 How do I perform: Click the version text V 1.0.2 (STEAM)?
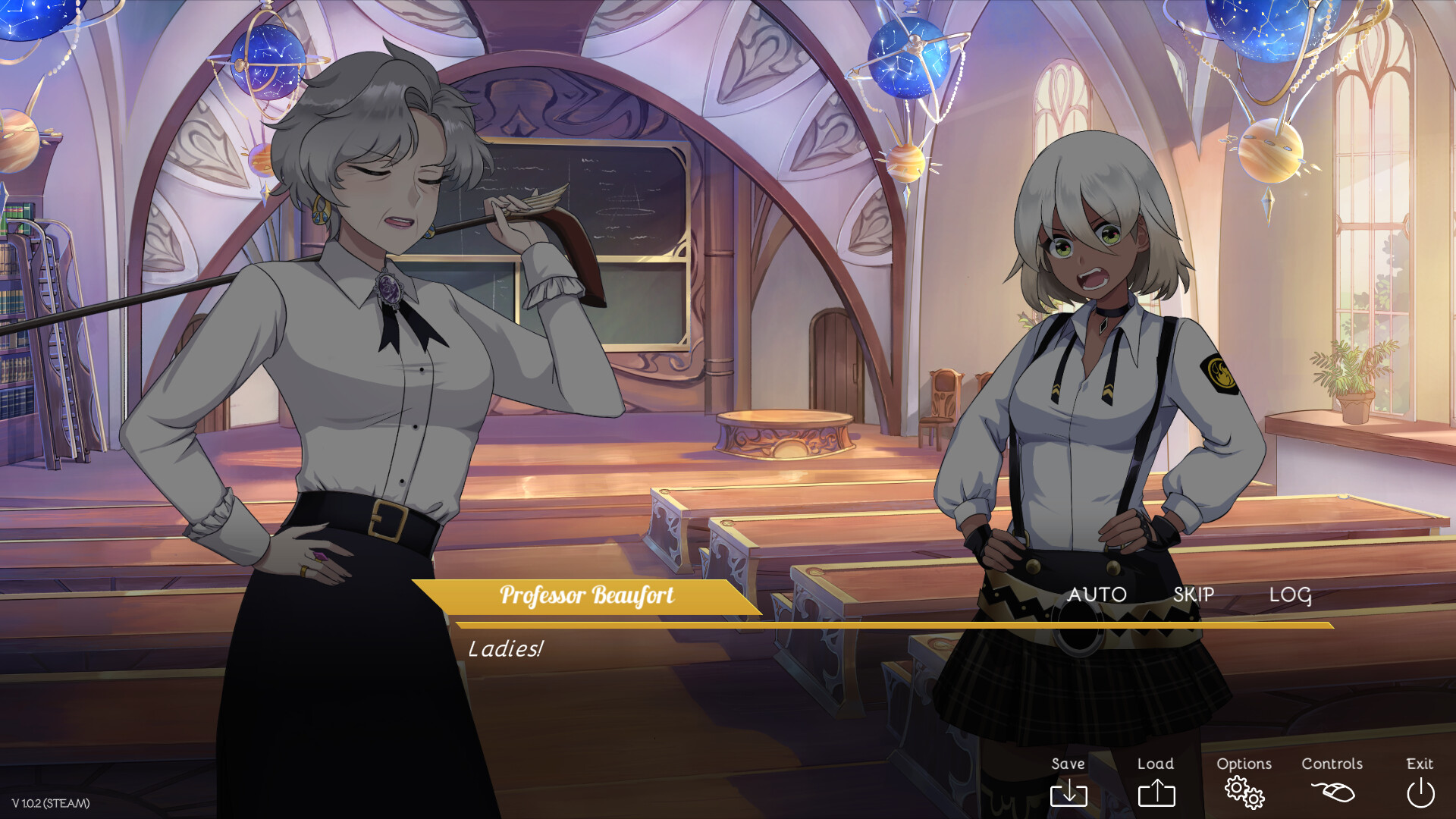coord(52,802)
